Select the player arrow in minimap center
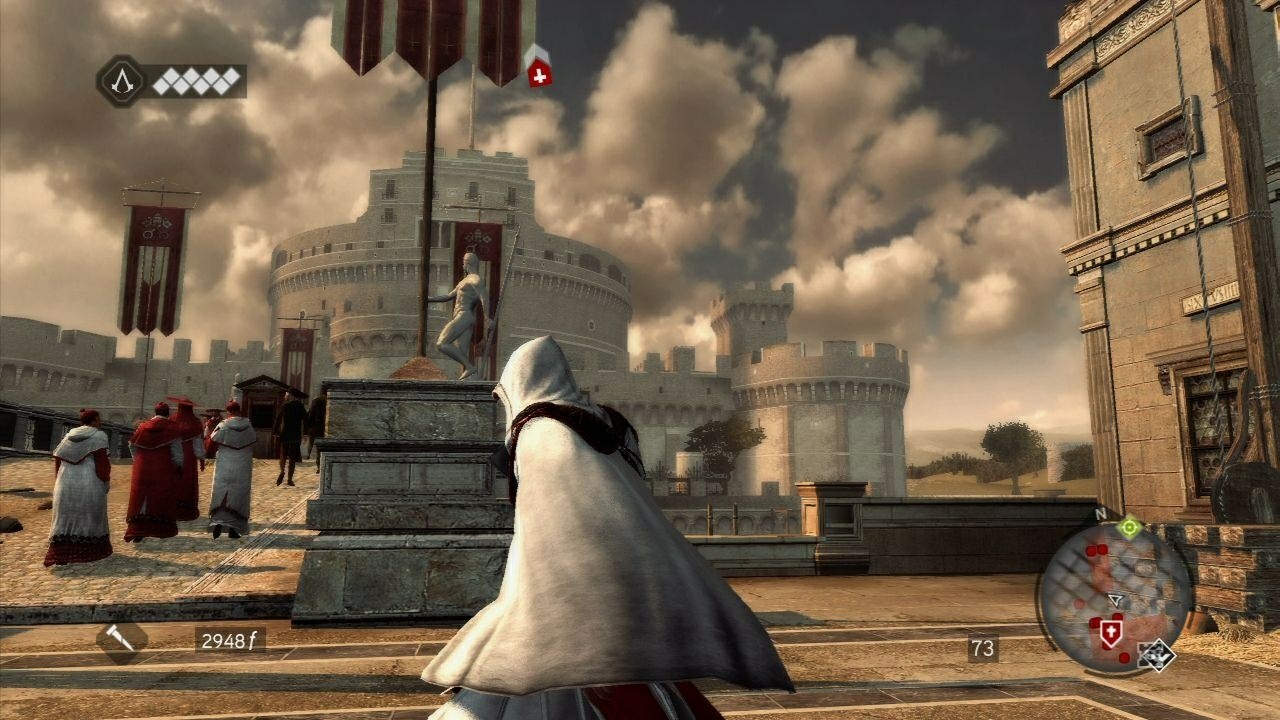Viewport: 1280px width, 720px height. 1113,599
